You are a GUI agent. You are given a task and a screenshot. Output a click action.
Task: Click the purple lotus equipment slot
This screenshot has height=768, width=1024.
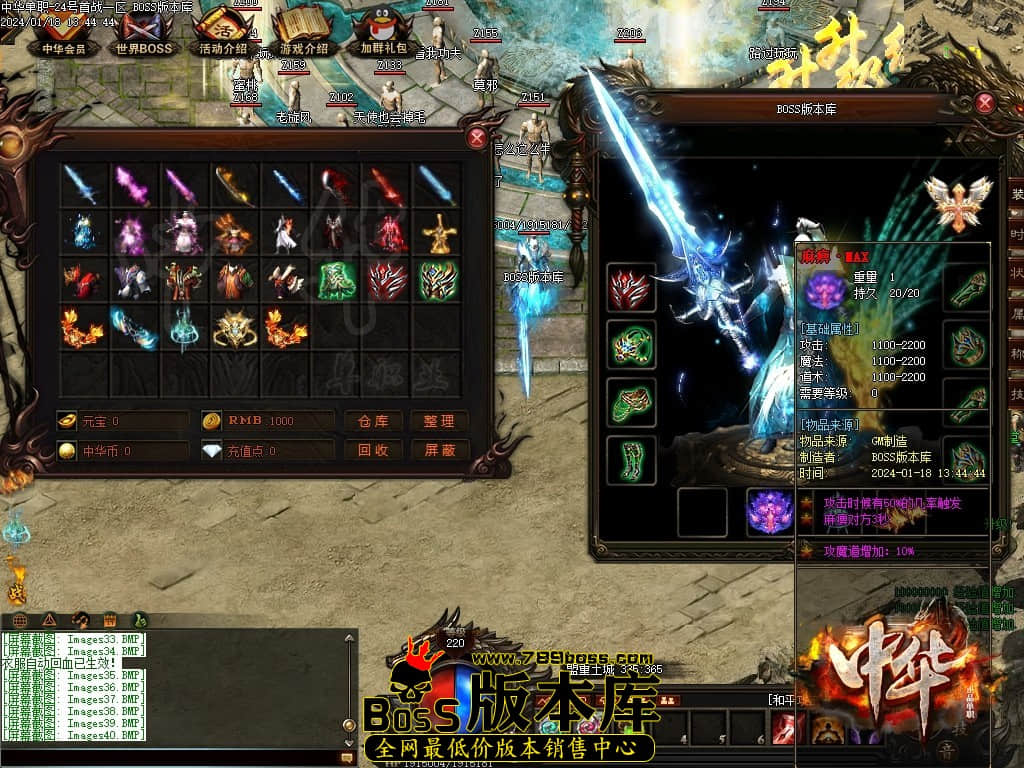(x=770, y=512)
